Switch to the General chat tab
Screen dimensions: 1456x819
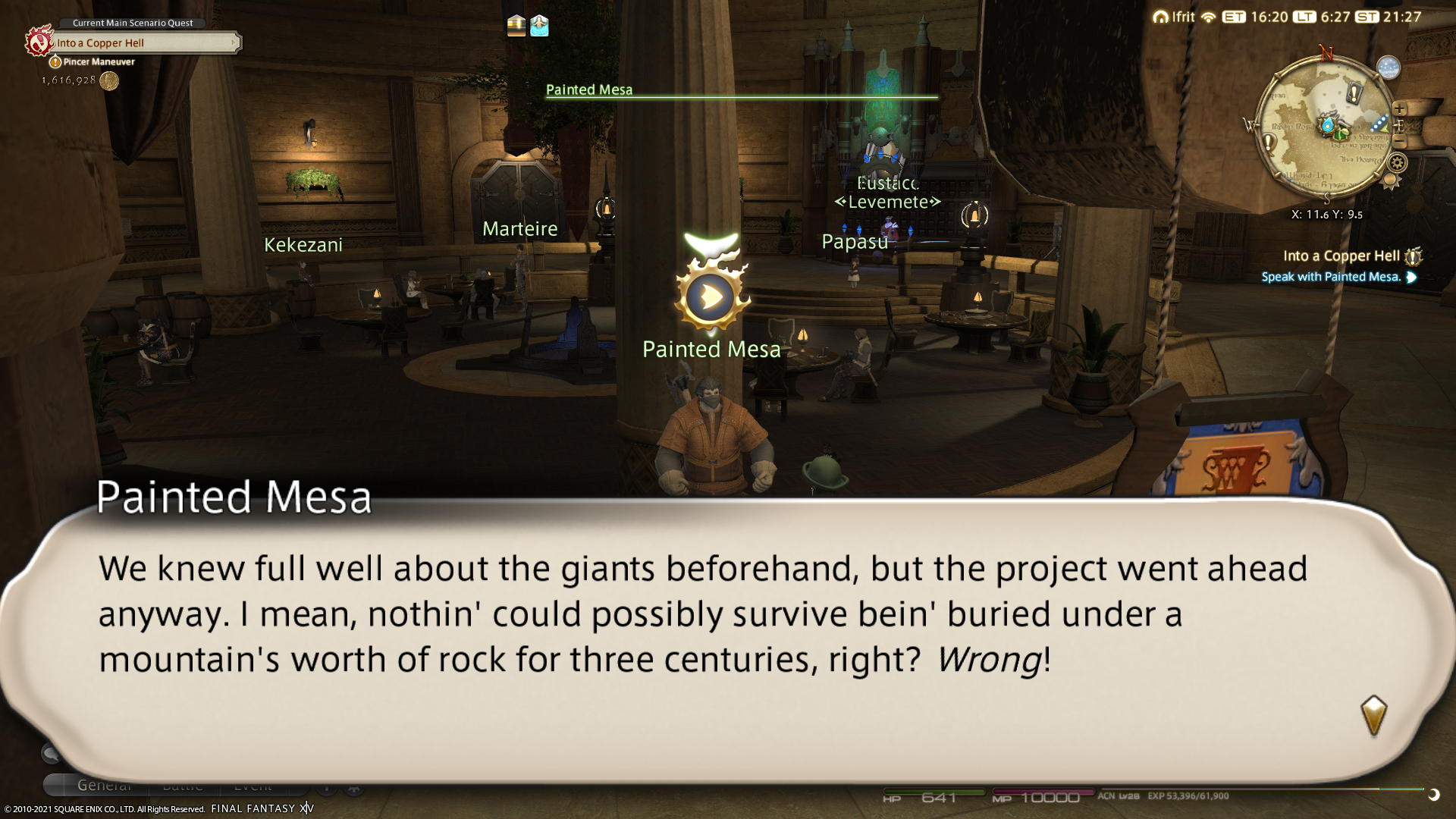pyautogui.click(x=104, y=786)
